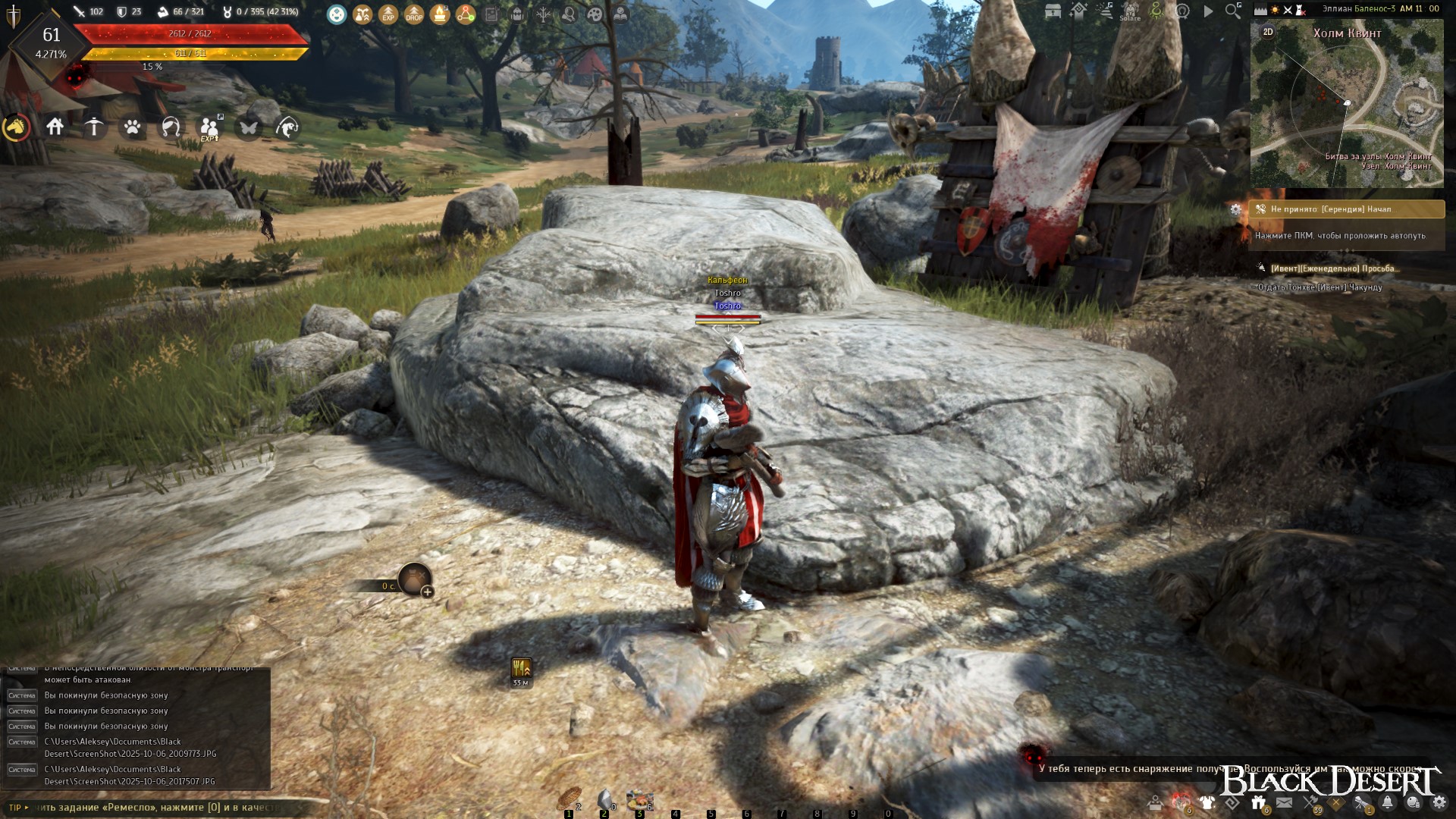Open the gift box rewards icon
Image resolution: width=1456 pixels, height=819 pixels.
(1259, 802)
